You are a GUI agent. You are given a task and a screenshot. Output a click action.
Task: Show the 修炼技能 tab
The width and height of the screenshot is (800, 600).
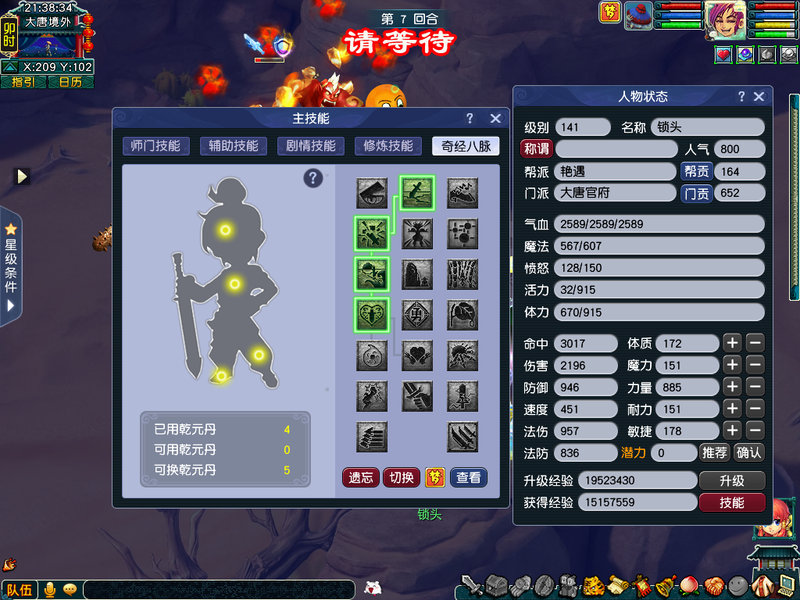(388, 146)
